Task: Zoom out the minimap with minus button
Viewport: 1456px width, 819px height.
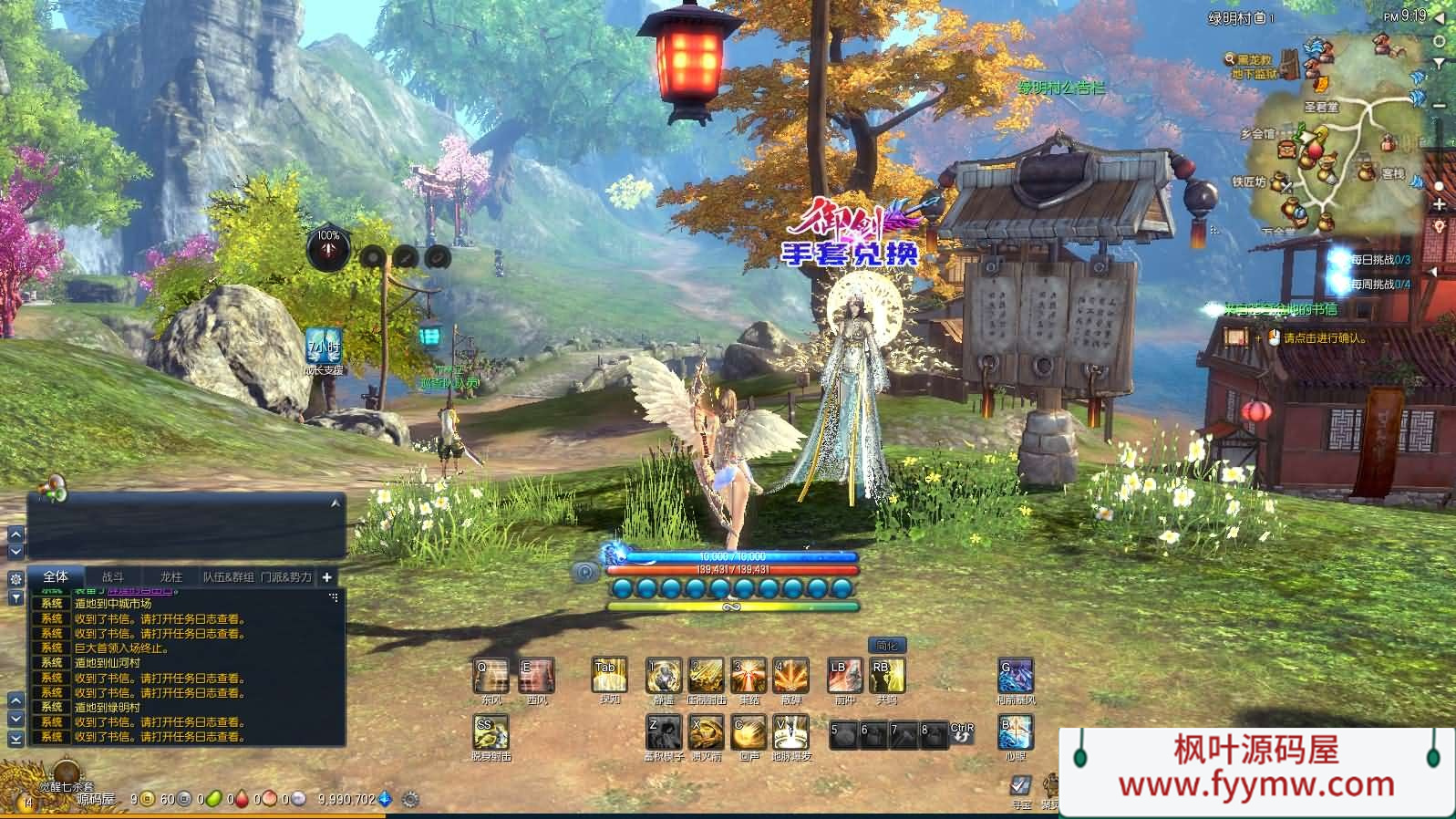Action: (1440, 106)
